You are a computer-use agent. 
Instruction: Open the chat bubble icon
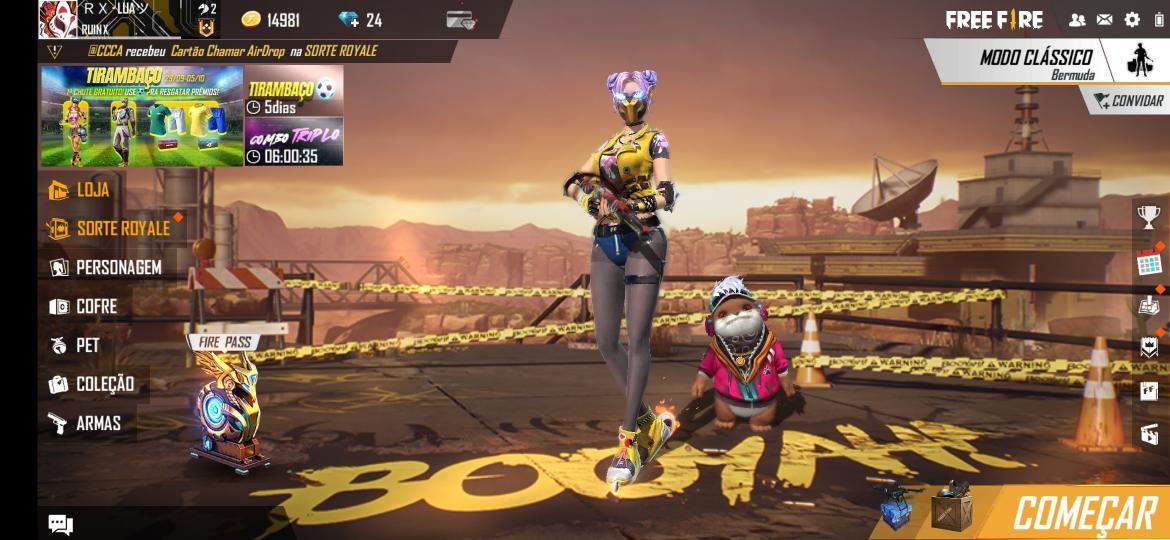tap(60, 525)
